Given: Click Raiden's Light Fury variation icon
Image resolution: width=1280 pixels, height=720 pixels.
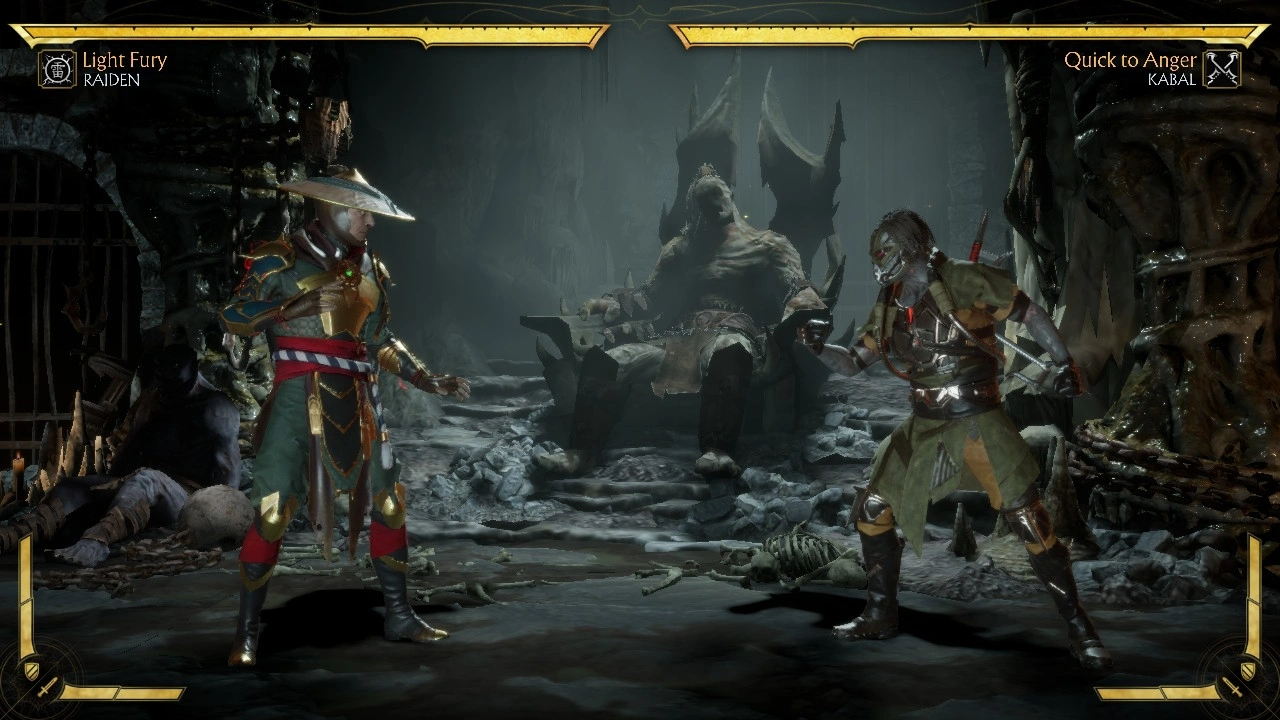Looking at the screenshot, I should click(x=58, y=69).
